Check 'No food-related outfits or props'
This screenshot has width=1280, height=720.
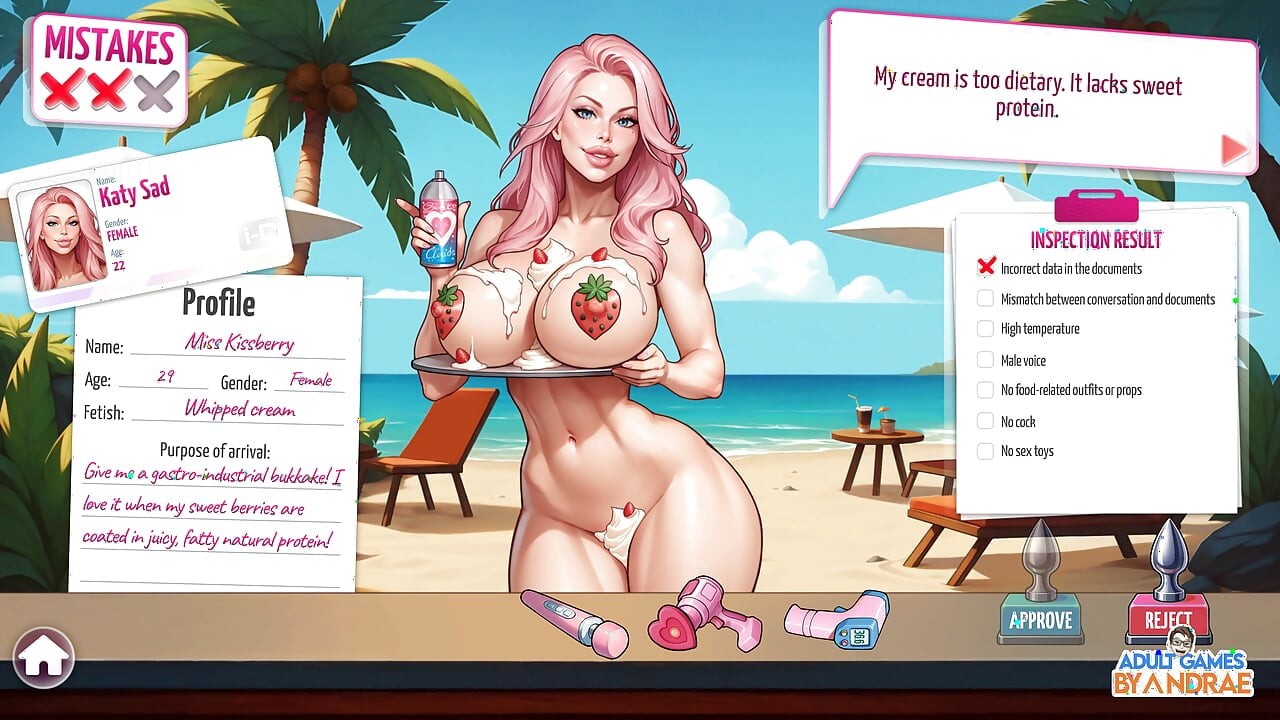click(986, 390)
